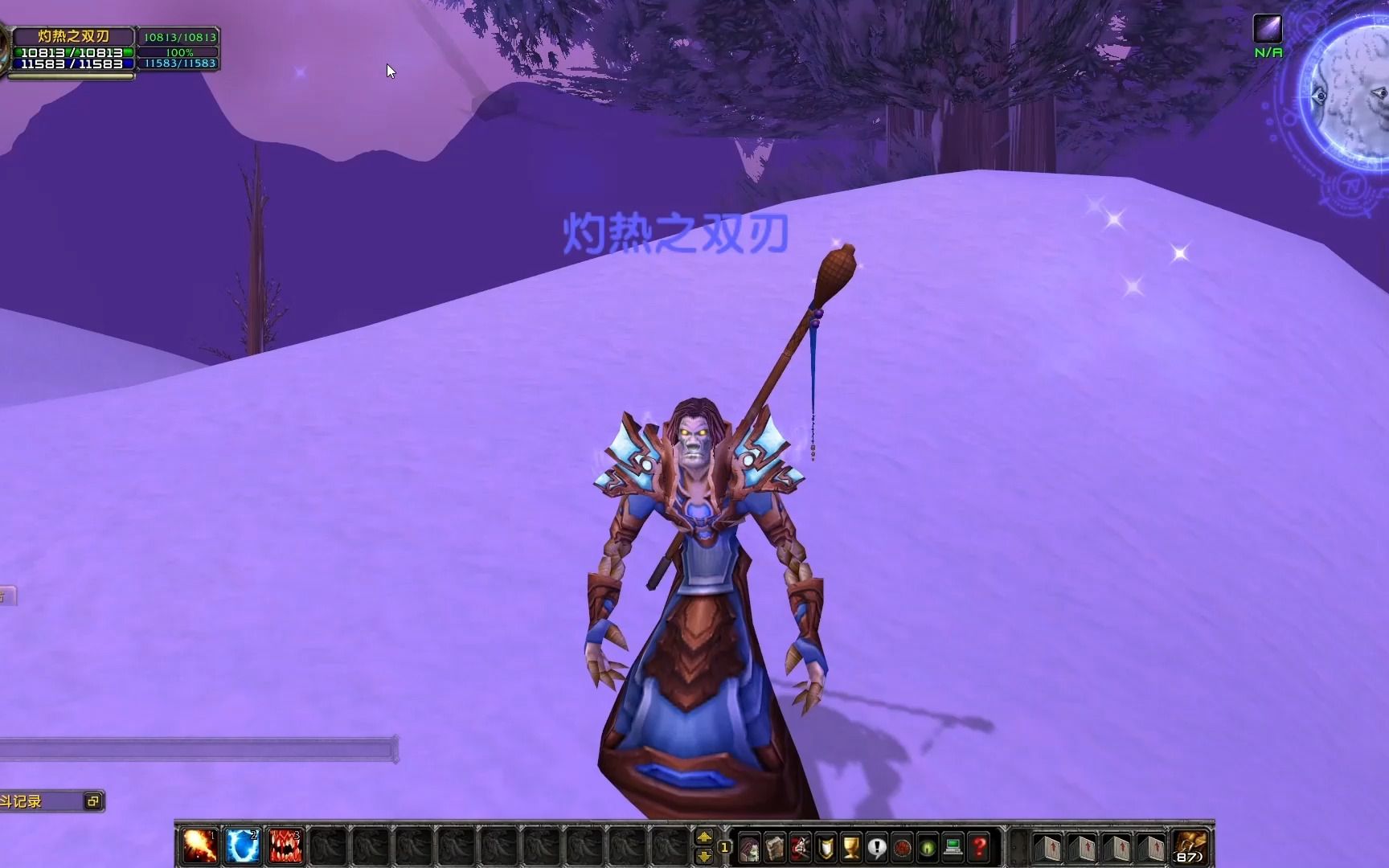Click the round red micro menu button
1389x868 pixels.
tap(902, 847)
